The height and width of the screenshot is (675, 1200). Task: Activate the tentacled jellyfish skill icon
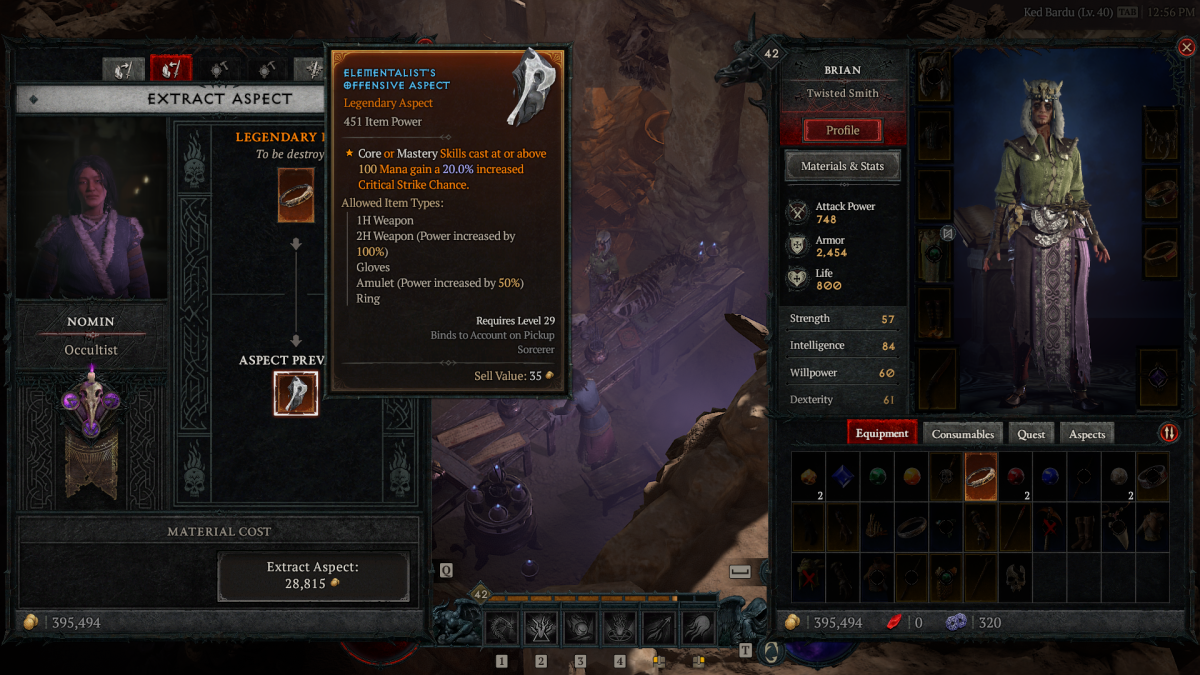697,628
